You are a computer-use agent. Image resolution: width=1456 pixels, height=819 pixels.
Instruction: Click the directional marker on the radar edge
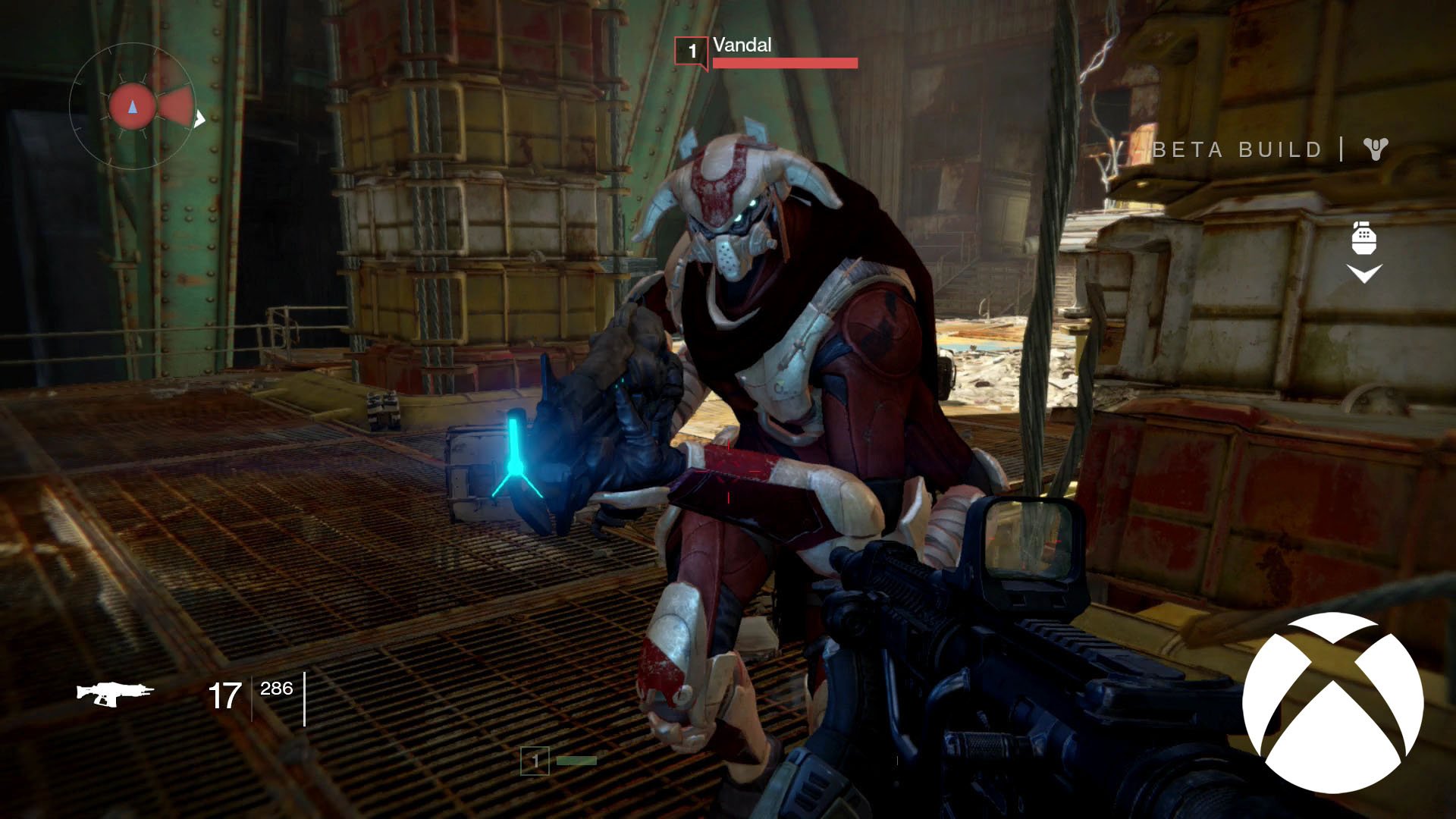click(x=199, y=119)
